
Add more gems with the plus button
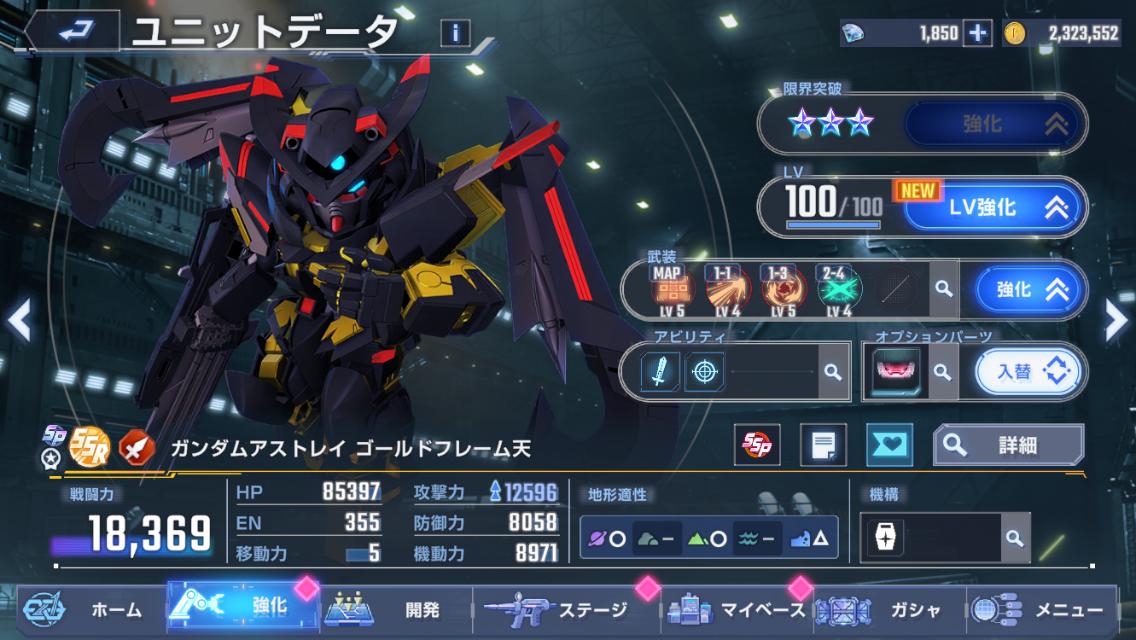[x=977, y=33]
